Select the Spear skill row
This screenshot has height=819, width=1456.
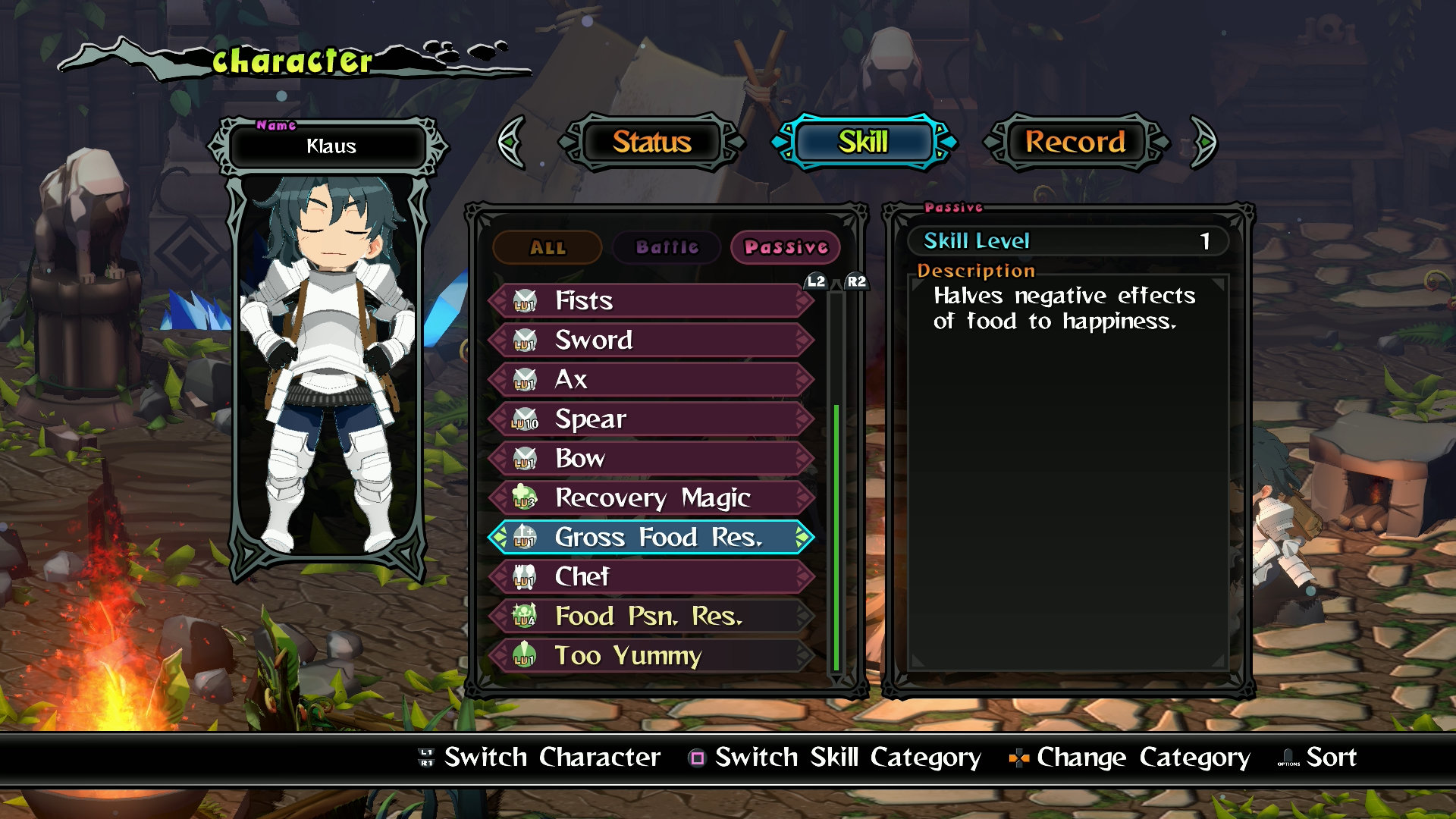pyautogui.click(x=651, y=419)
